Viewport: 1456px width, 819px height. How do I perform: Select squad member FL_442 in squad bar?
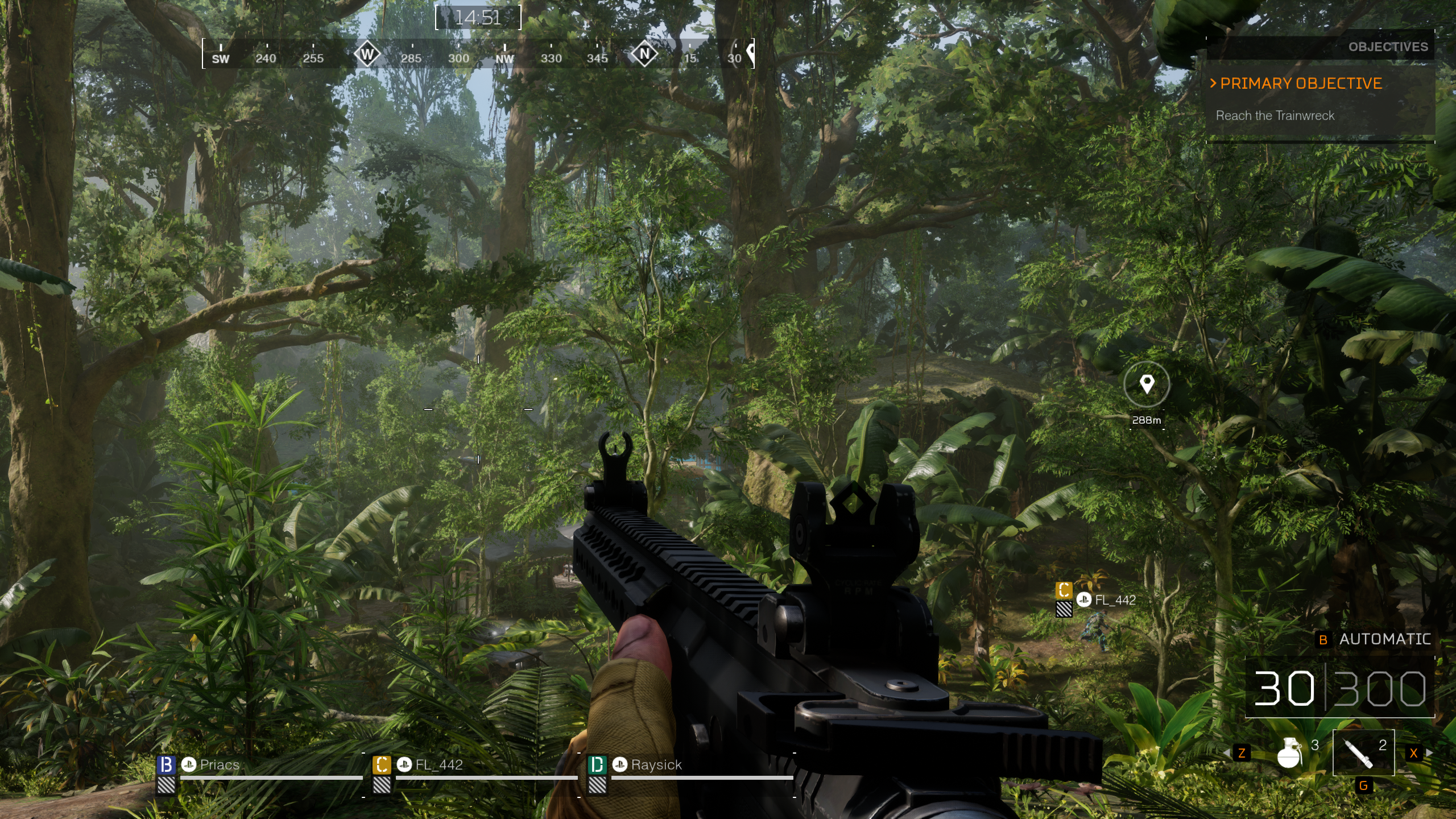click(x=439, y=765)
